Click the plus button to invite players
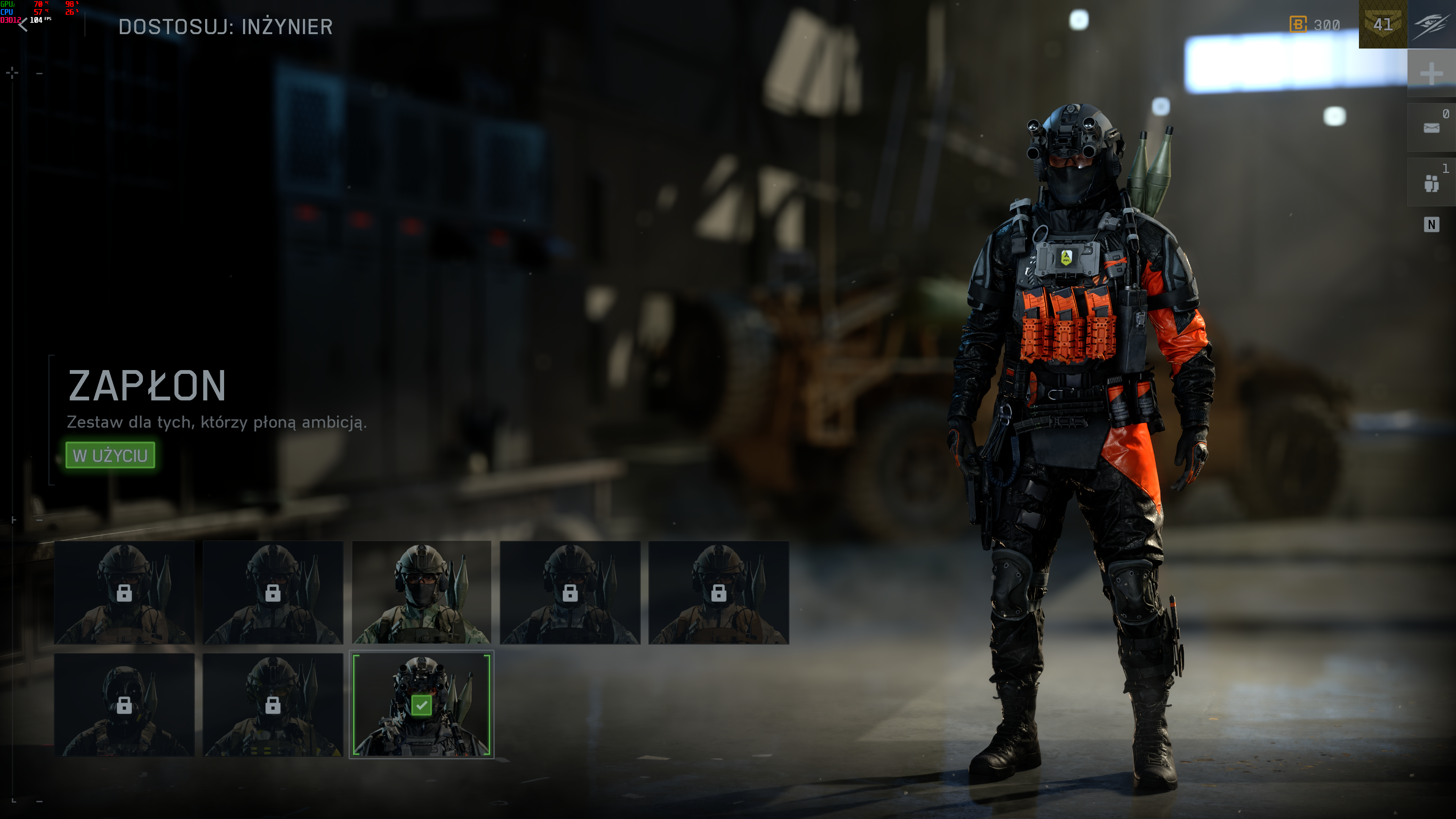The height and width of the screenshot is (819, 1456). click(x=1431, y=74)
